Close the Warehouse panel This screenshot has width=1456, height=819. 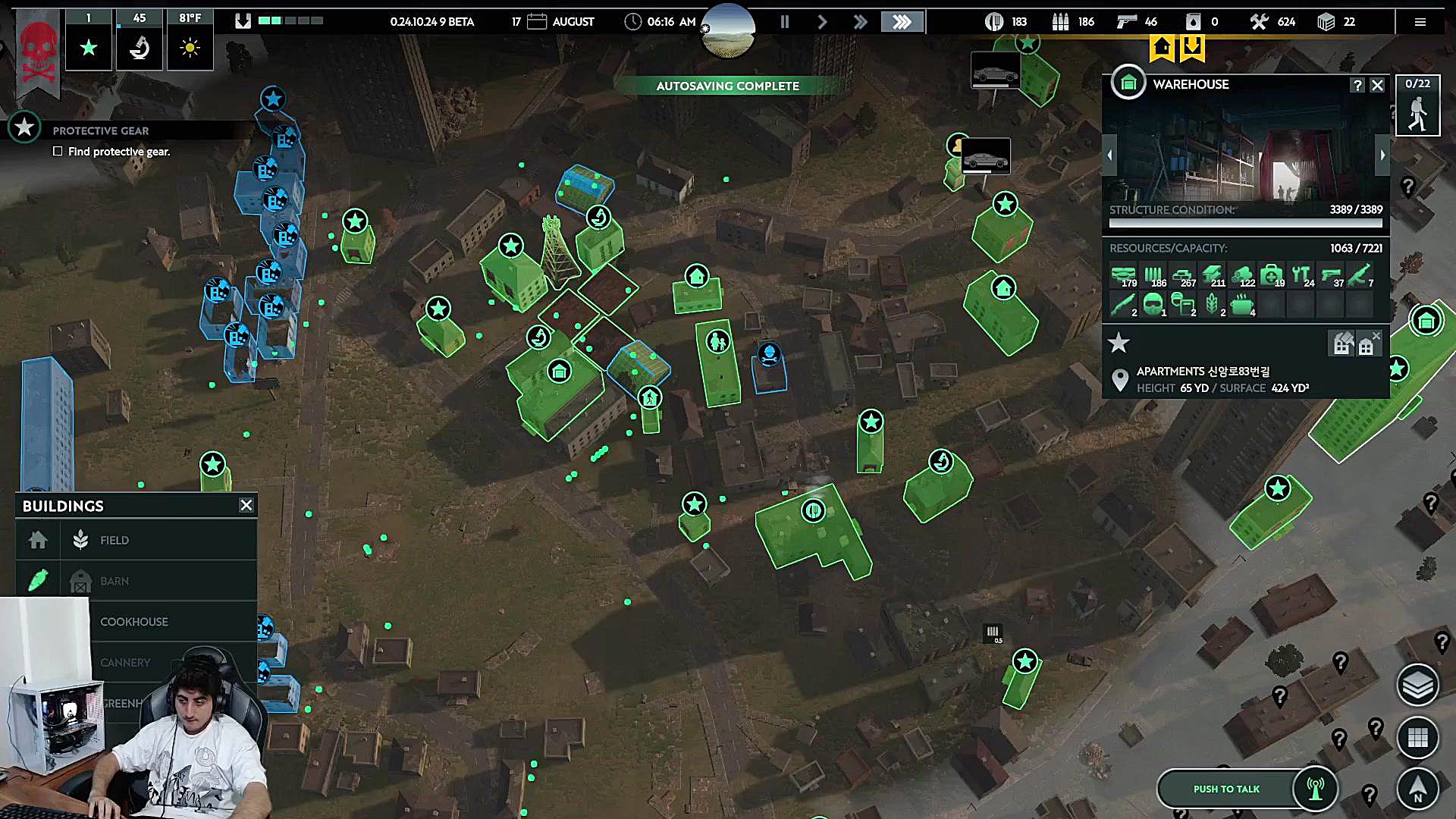pos(1378,86)
